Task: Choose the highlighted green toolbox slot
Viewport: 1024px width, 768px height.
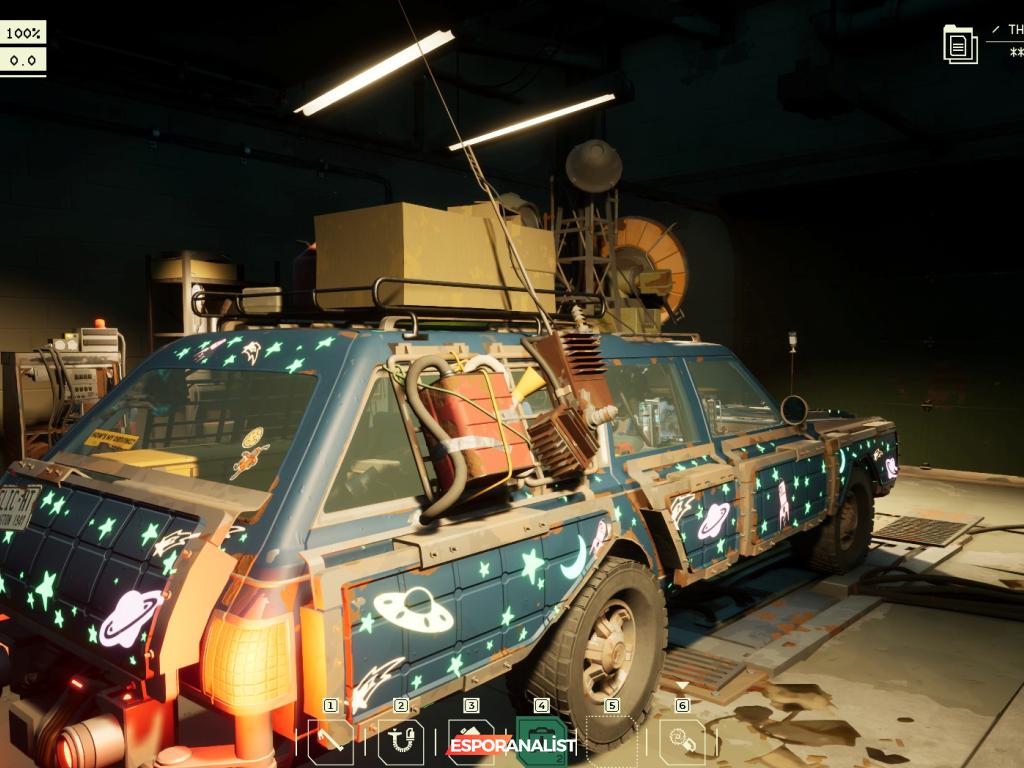Action: (541, 742)
